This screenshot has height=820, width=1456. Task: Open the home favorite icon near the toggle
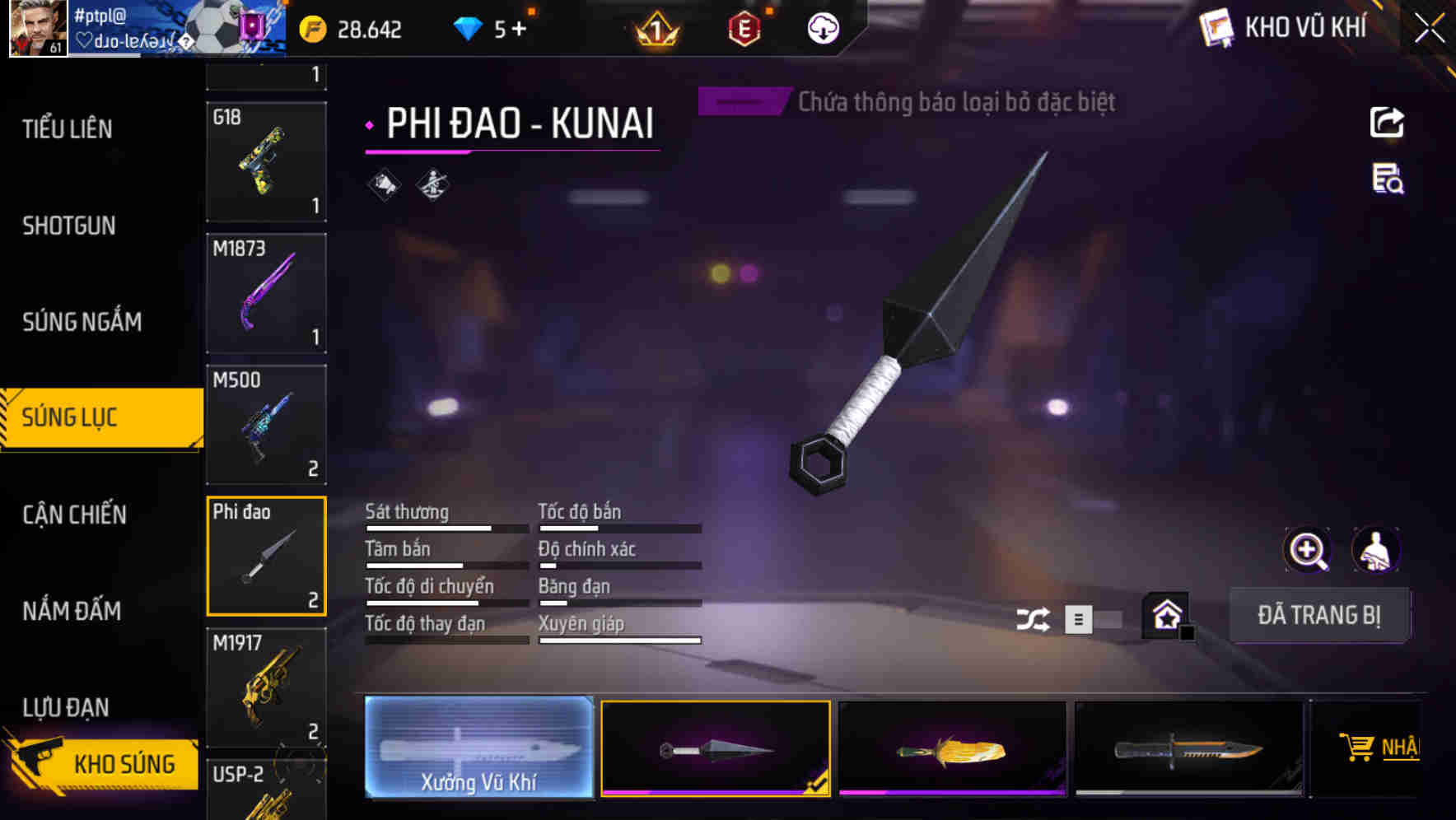pos(1164,613)
